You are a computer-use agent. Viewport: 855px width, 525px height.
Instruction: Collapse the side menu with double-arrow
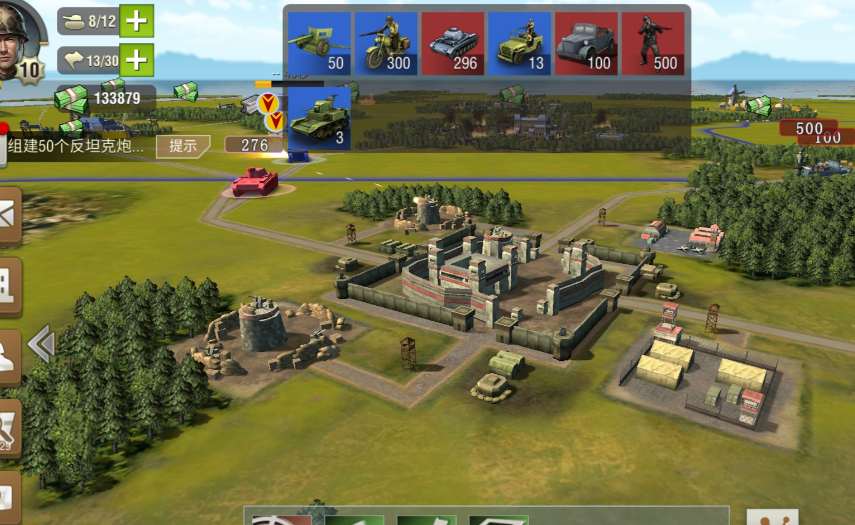[40, 345]
